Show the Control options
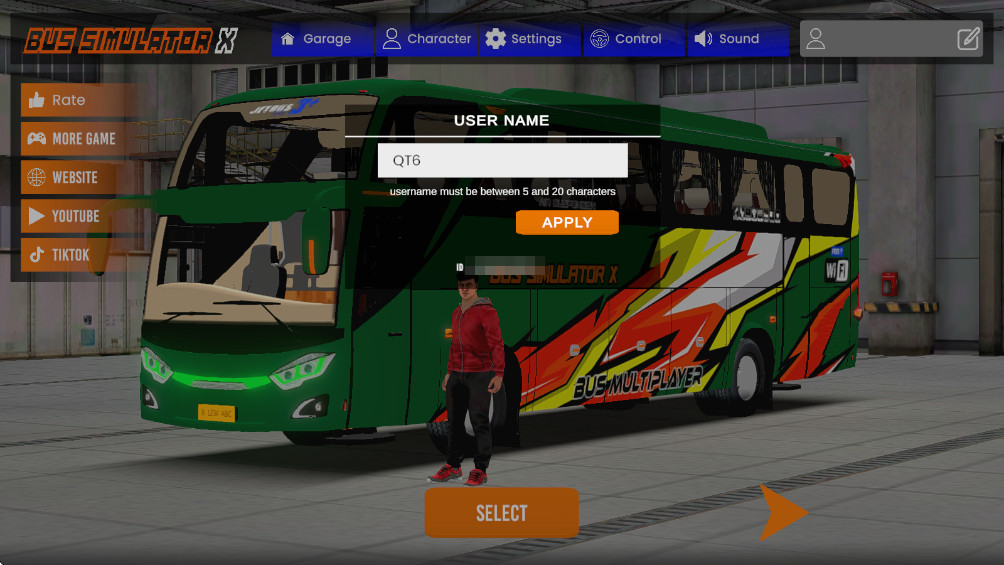The image size is (1004, 565). (627, 39)
